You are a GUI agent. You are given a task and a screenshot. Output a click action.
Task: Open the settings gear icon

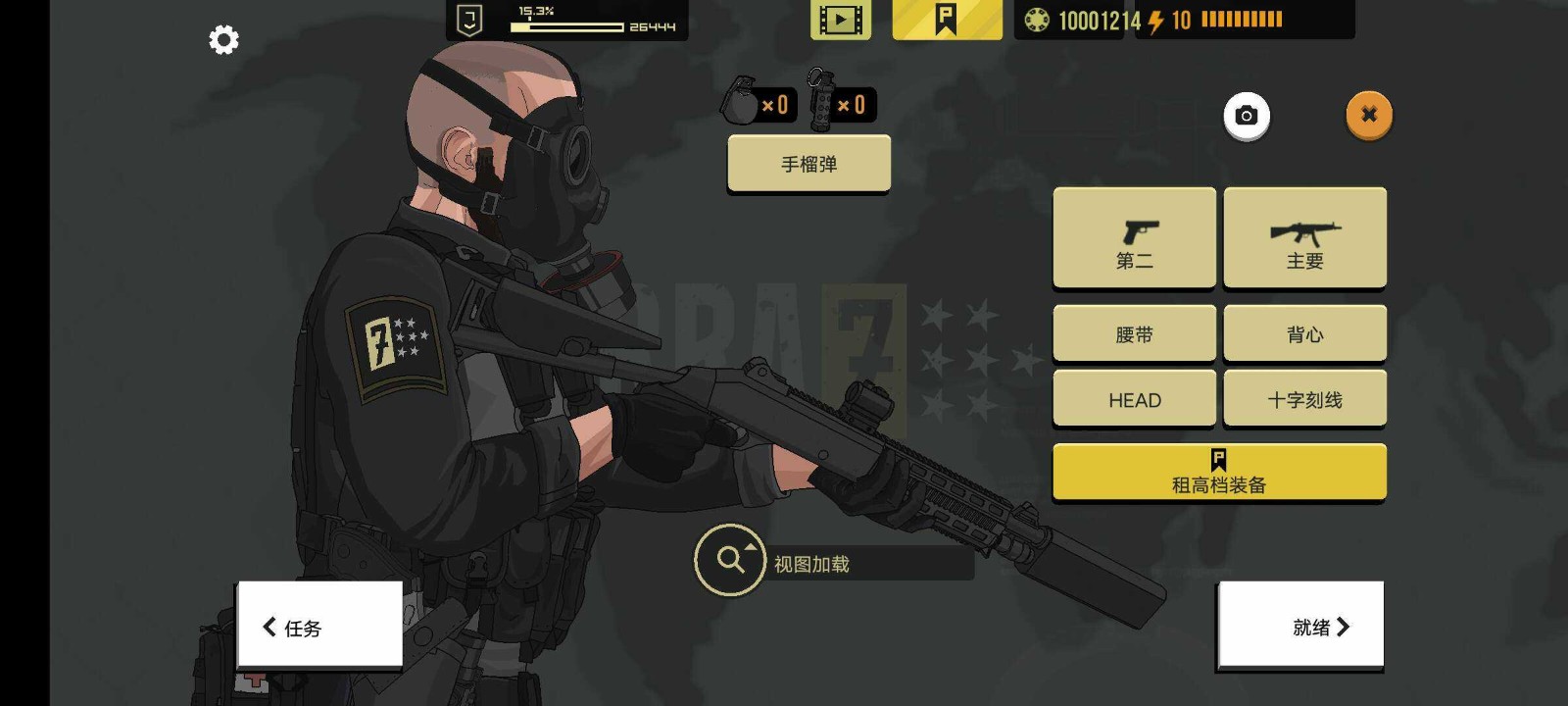coord(223,40)
